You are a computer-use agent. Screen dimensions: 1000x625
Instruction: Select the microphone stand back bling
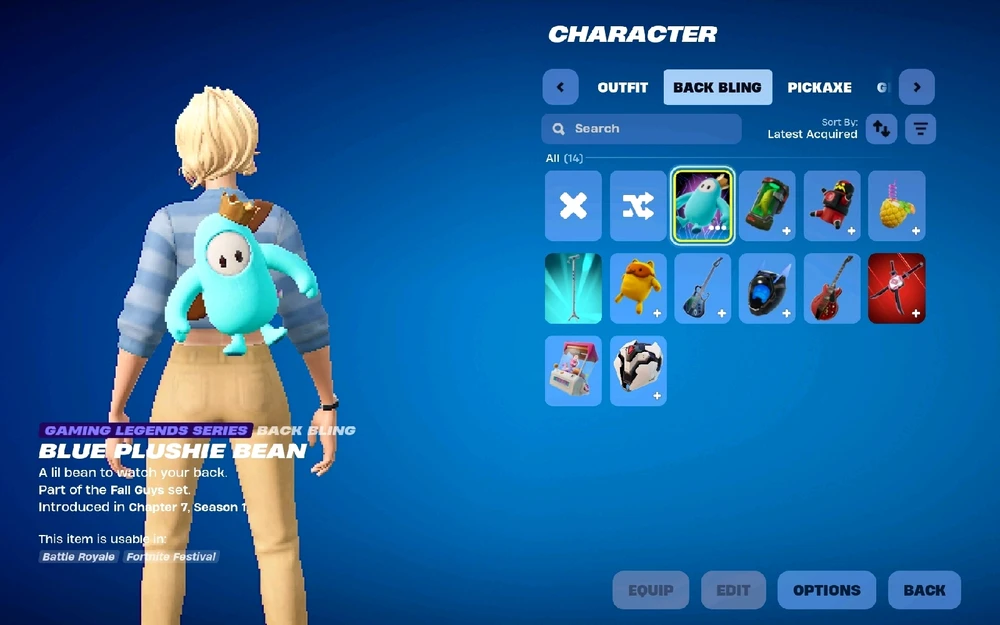coord(573,288)
